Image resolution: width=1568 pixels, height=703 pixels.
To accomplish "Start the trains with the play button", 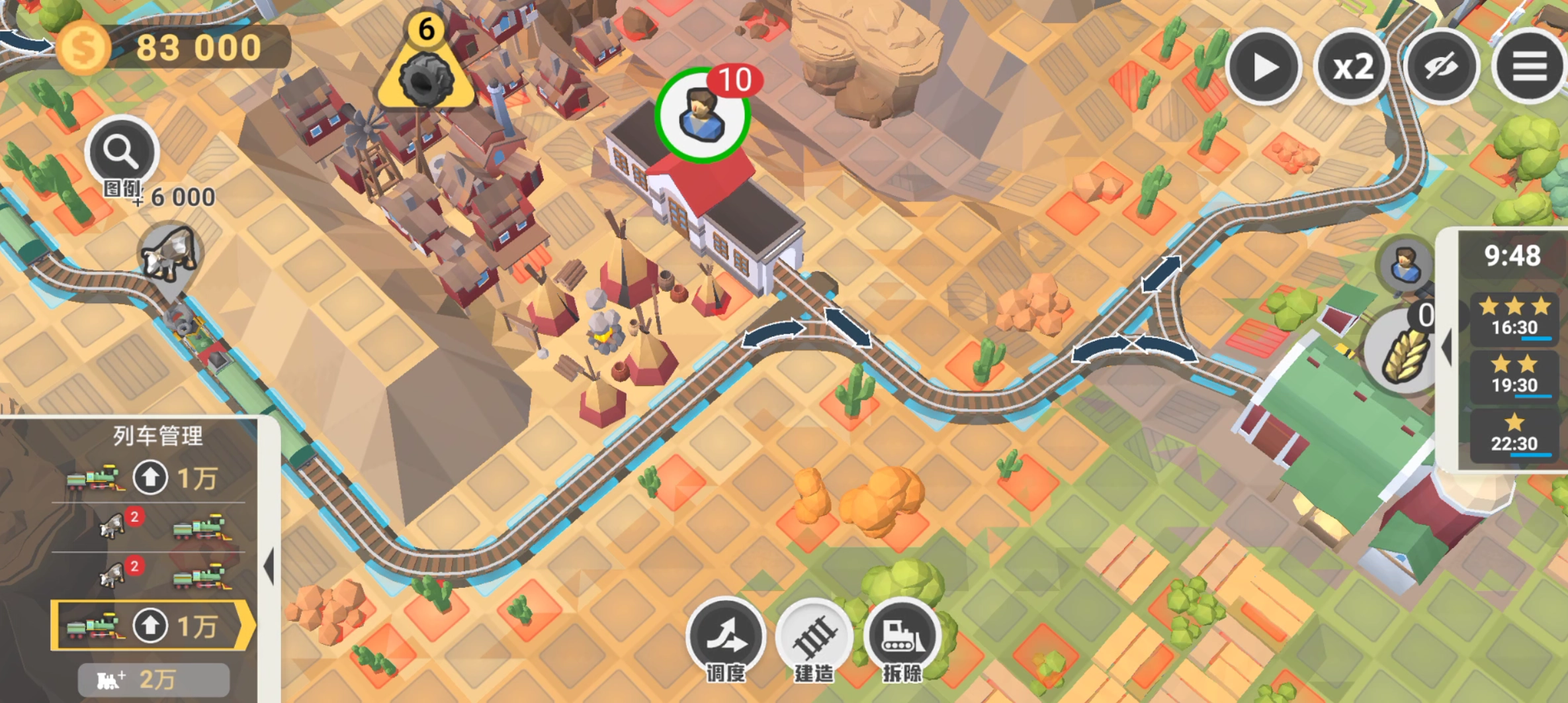I will point(1264,67).
